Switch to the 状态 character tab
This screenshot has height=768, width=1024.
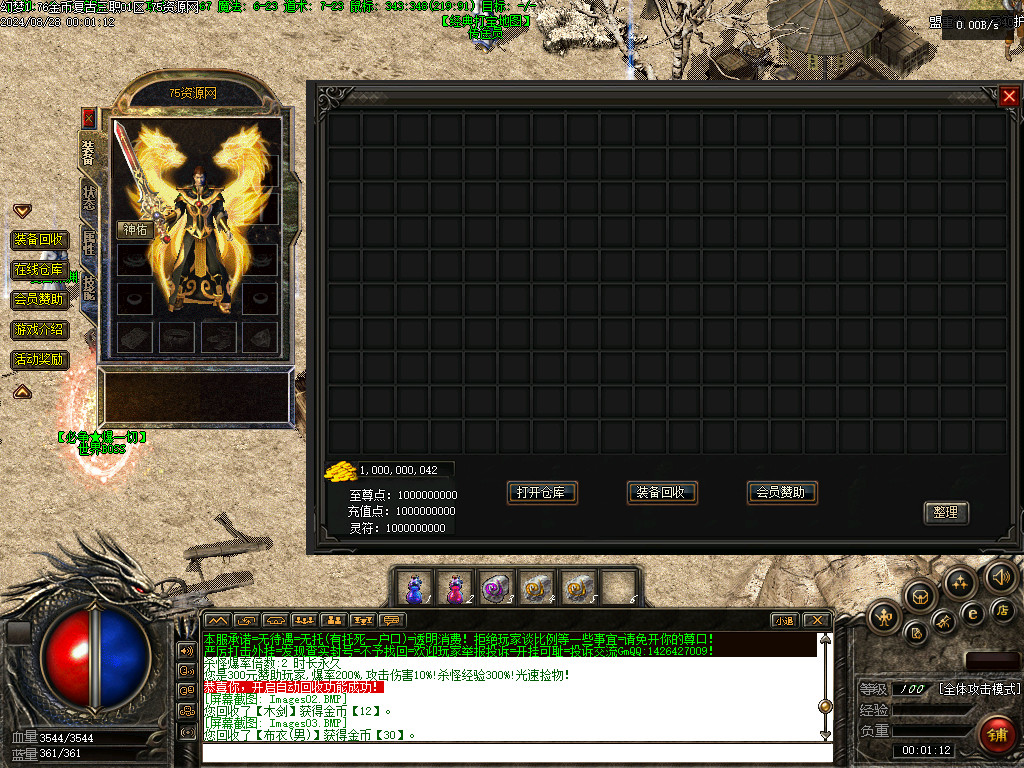tap(89, 199)
